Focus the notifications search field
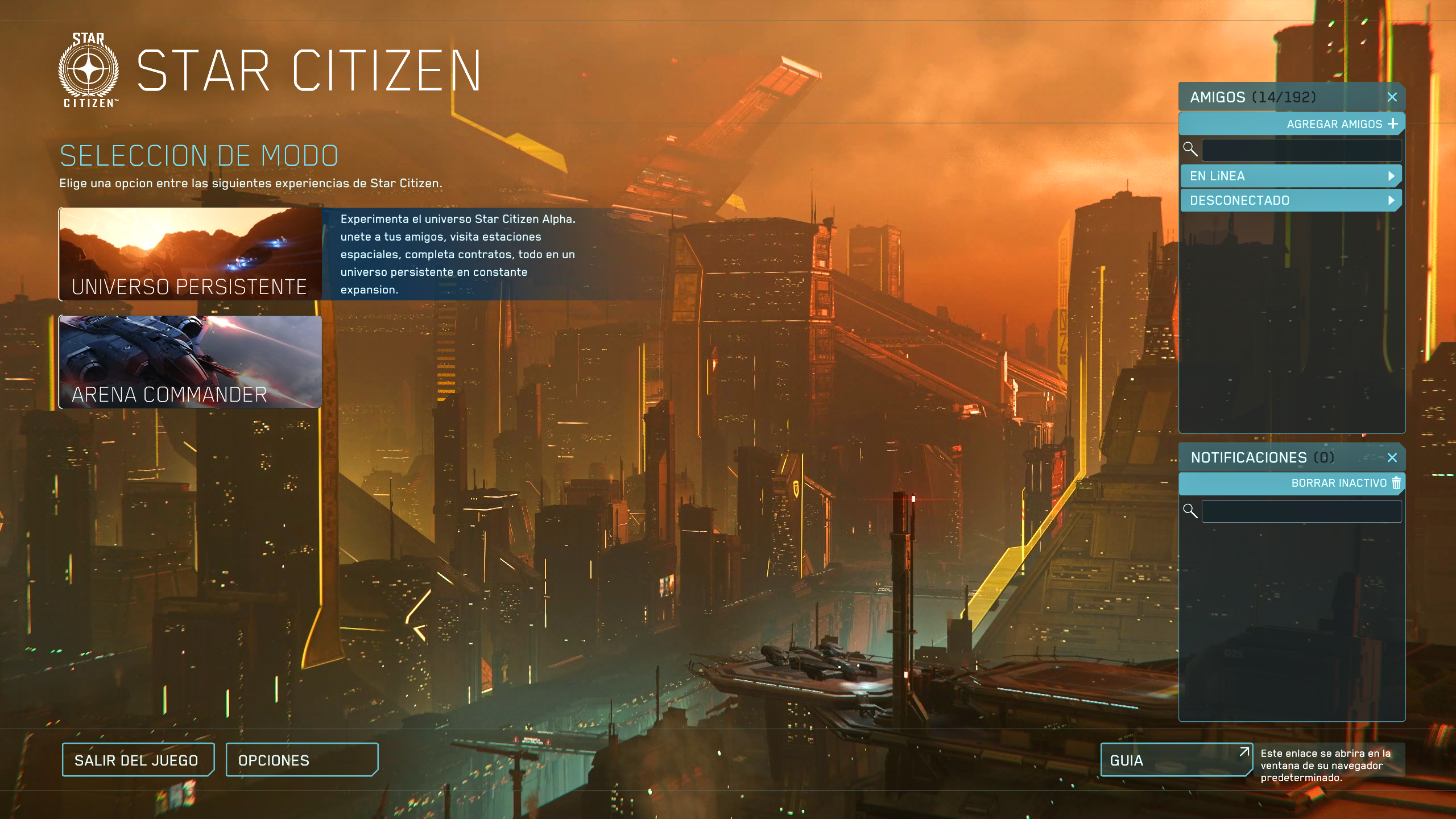 pos(1301,511)
